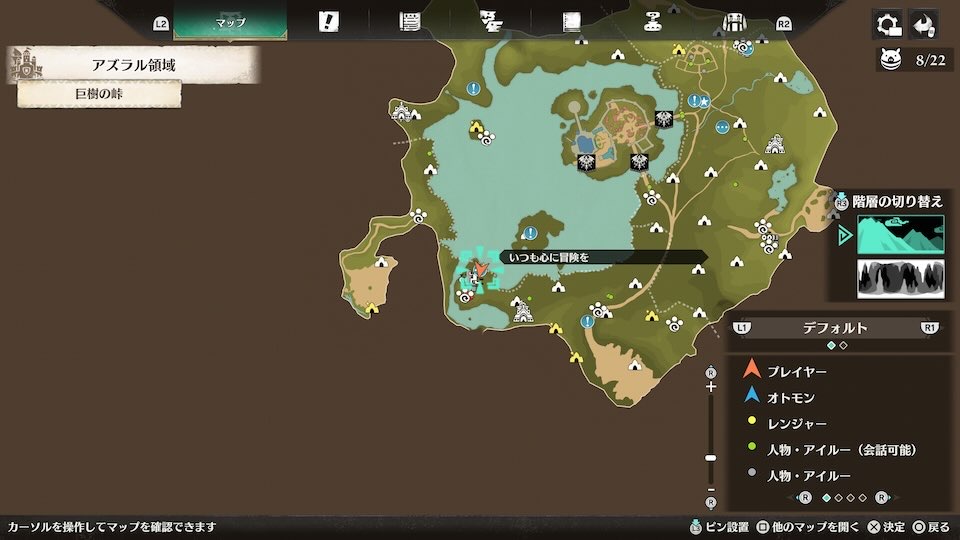Image resolution: width=960 pixels, height=540 pixels.
Task: Click the map zoom slider handle
Action: coord(711,457)
